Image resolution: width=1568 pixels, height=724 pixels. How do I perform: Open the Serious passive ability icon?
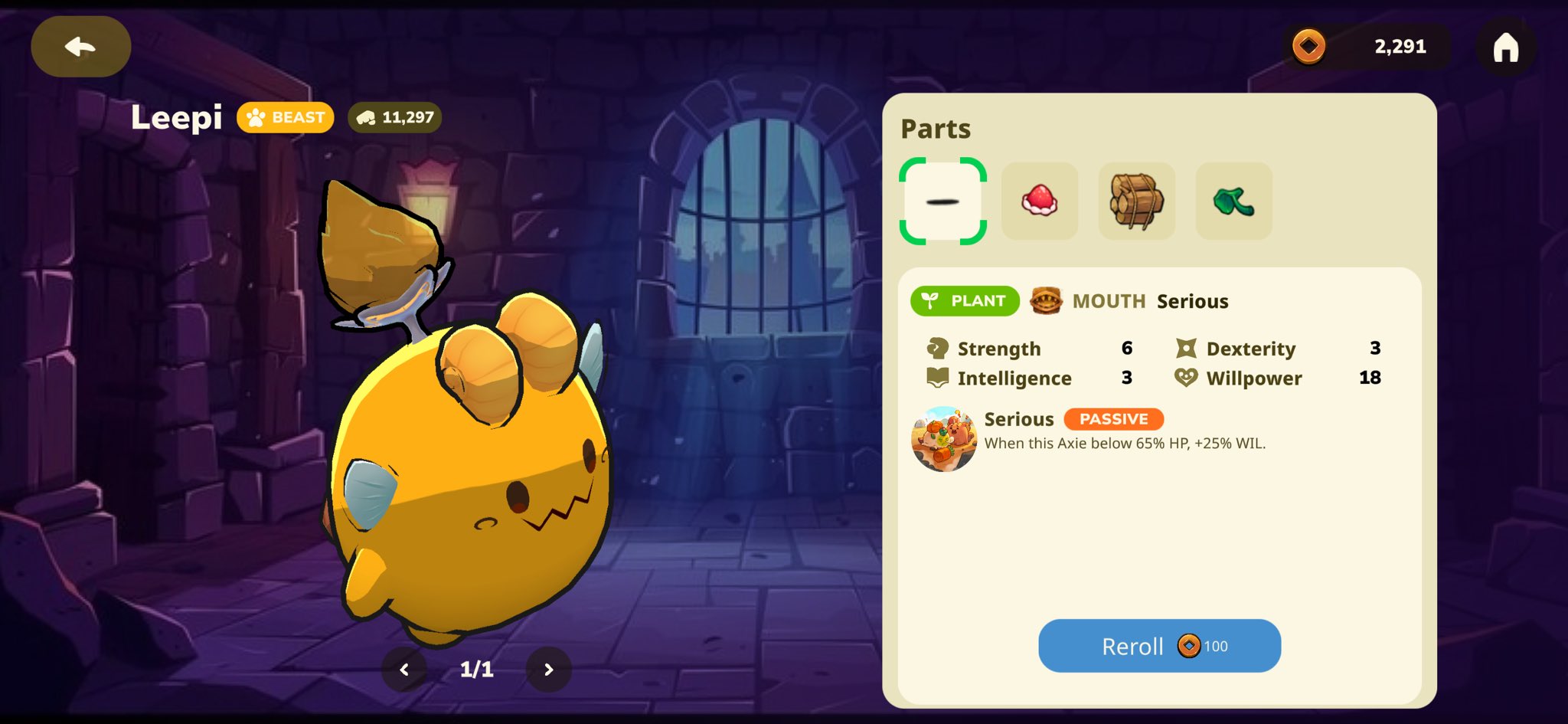(944, 439)
